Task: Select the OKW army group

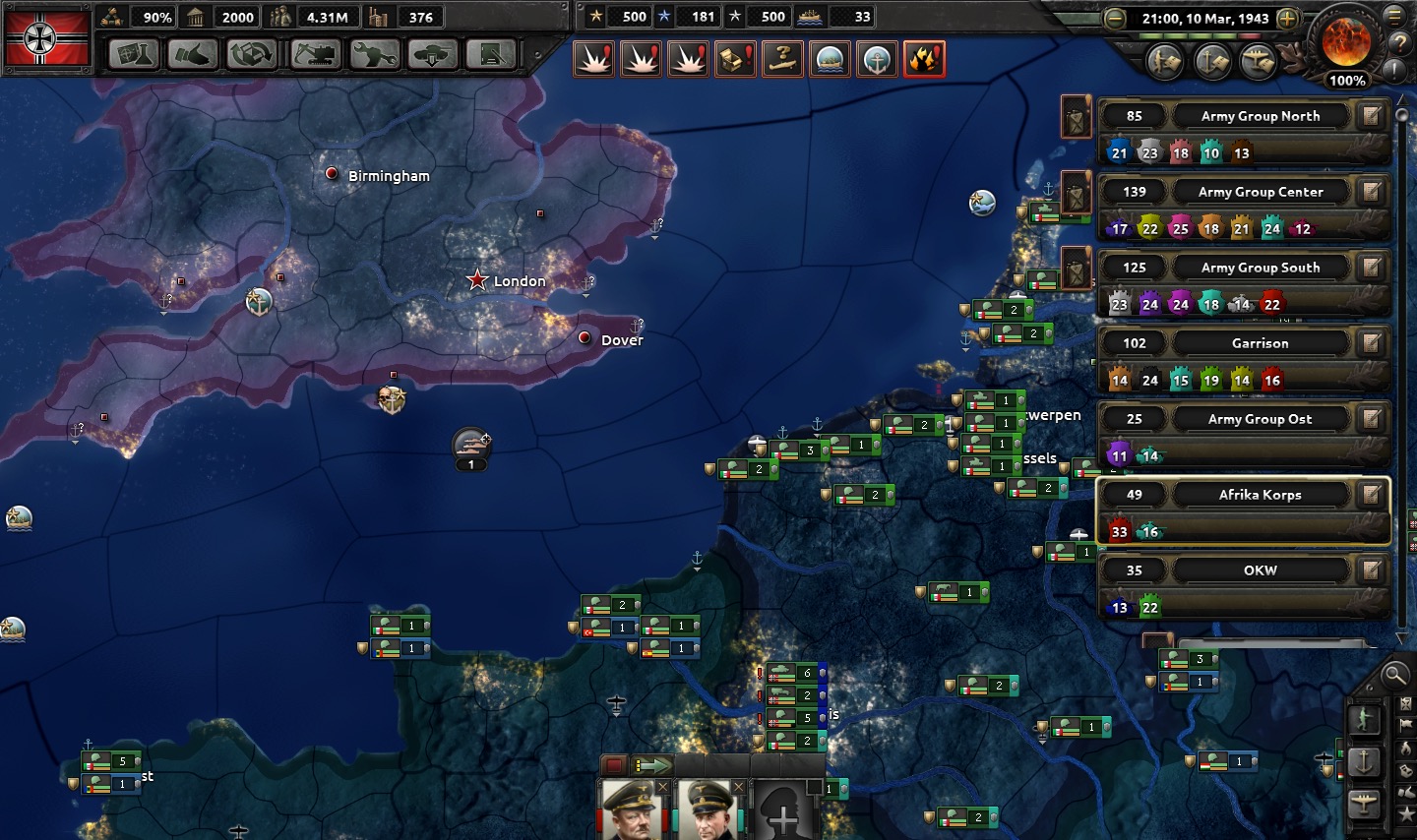Action: tap(1260, 570)
